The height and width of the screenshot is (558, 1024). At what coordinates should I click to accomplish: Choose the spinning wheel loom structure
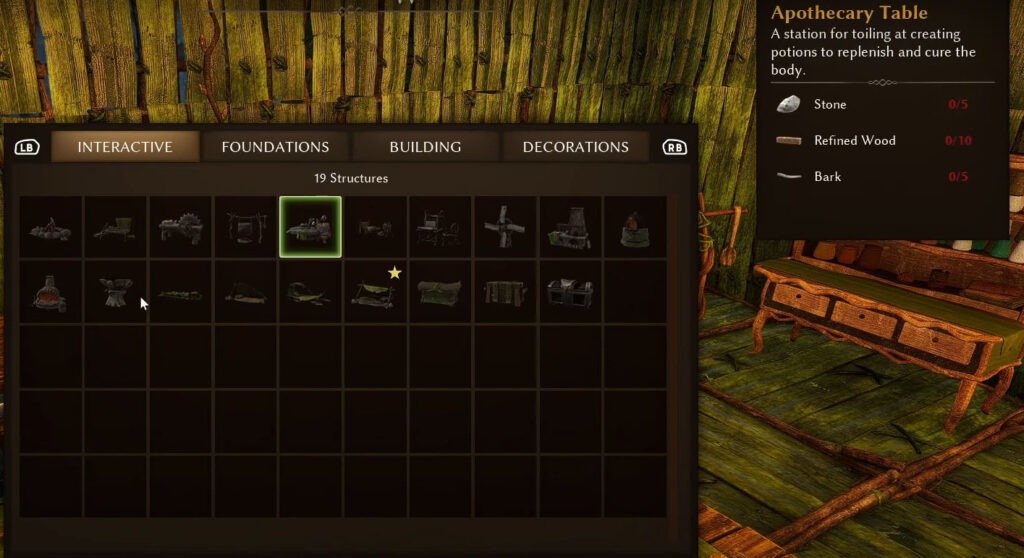click(x=440, y=228)
